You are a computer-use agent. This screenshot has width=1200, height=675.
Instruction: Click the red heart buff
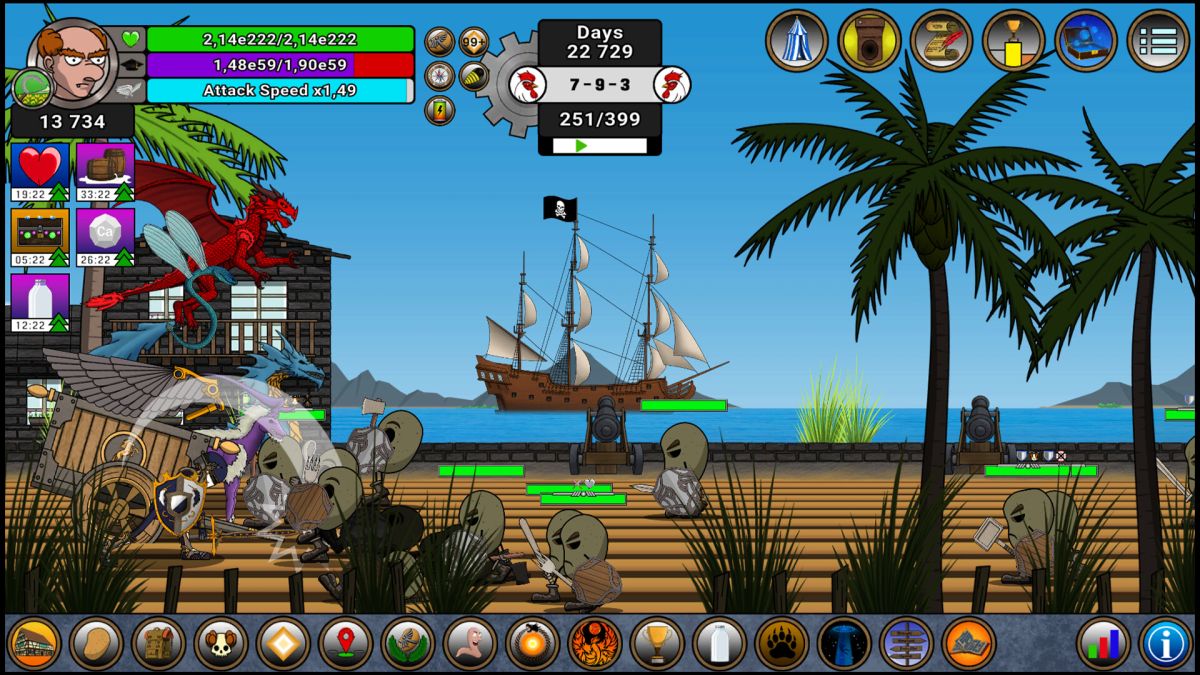[40, 166]
